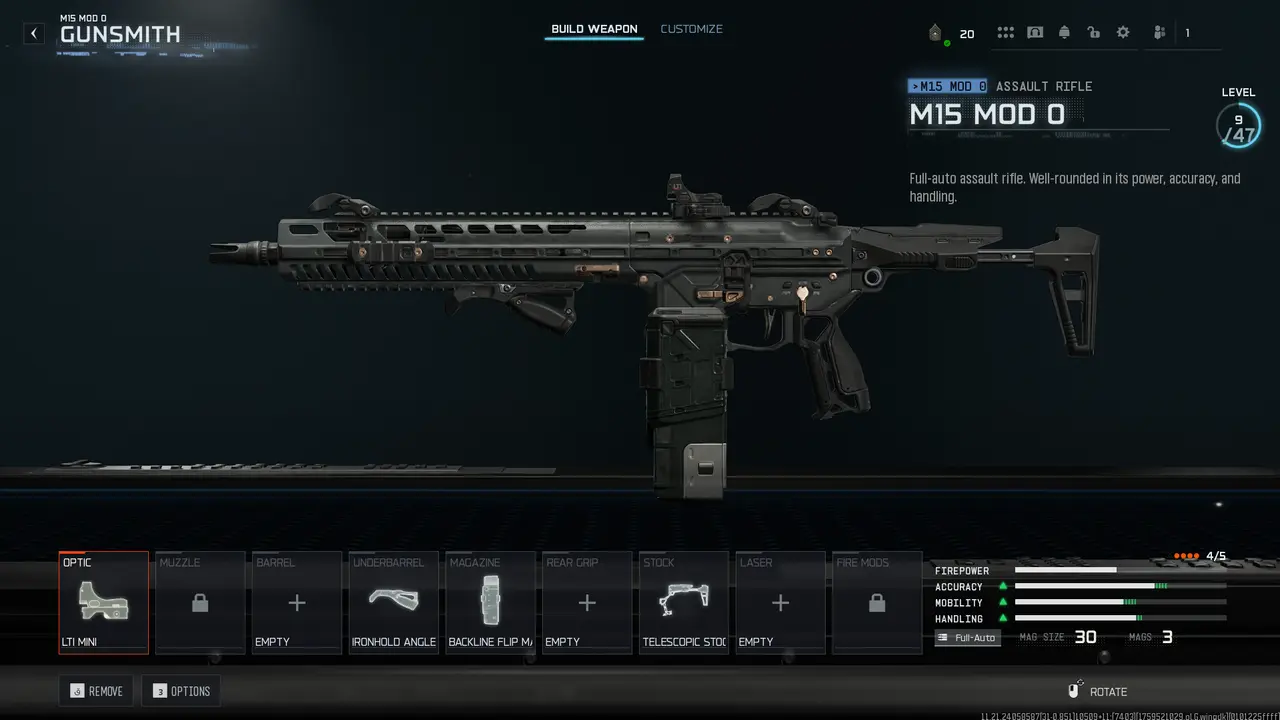Choose the locked Muzzle attachment slot
The width and height of the screenshot is (1280, 720).
click(x=200, y=602)
